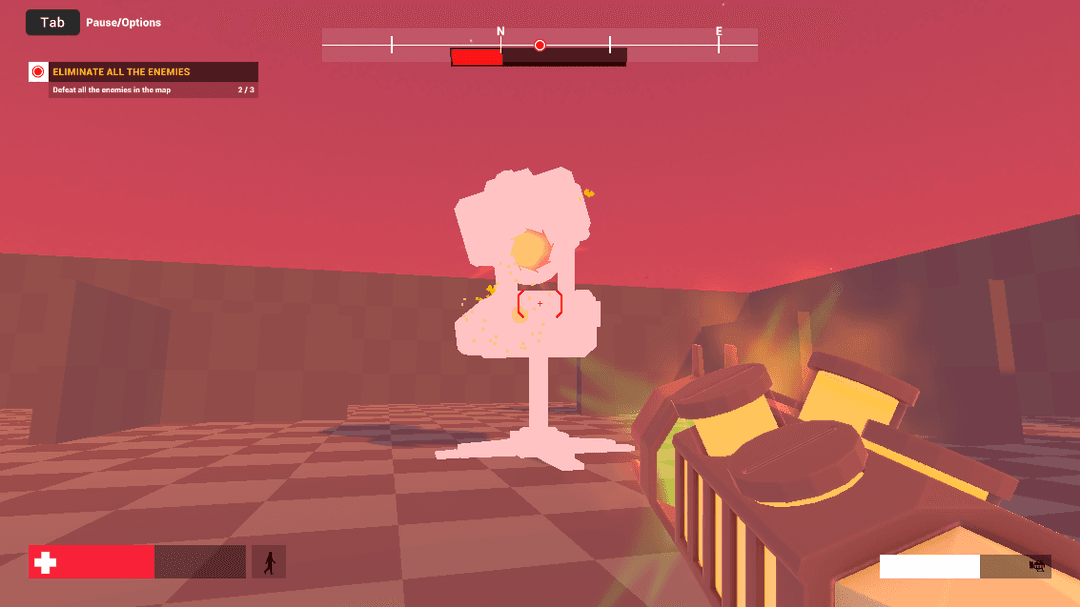Click the standing figure stance icon
This screenshot has width=1080, height=607.
click(x=268, y=562)
